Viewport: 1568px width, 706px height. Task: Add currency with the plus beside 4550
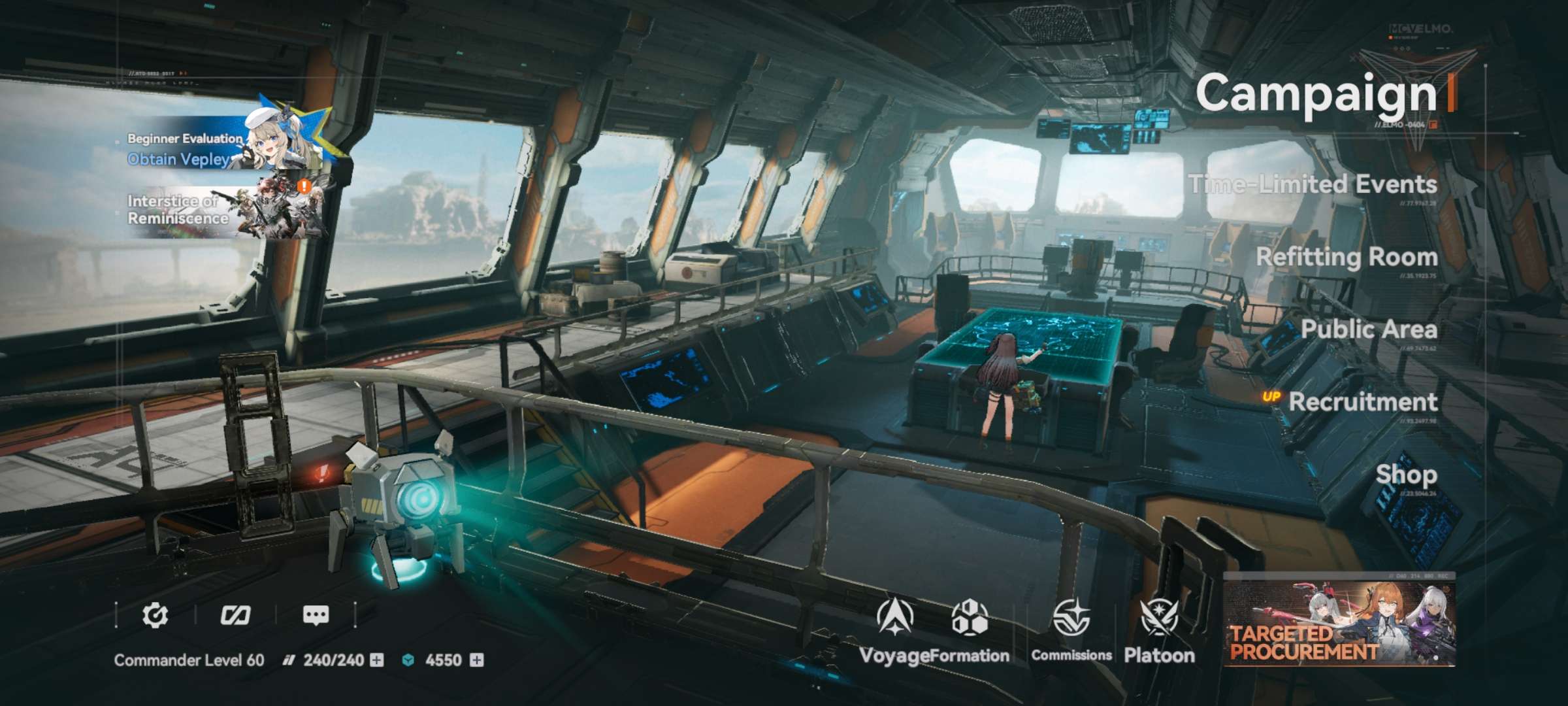477,660
